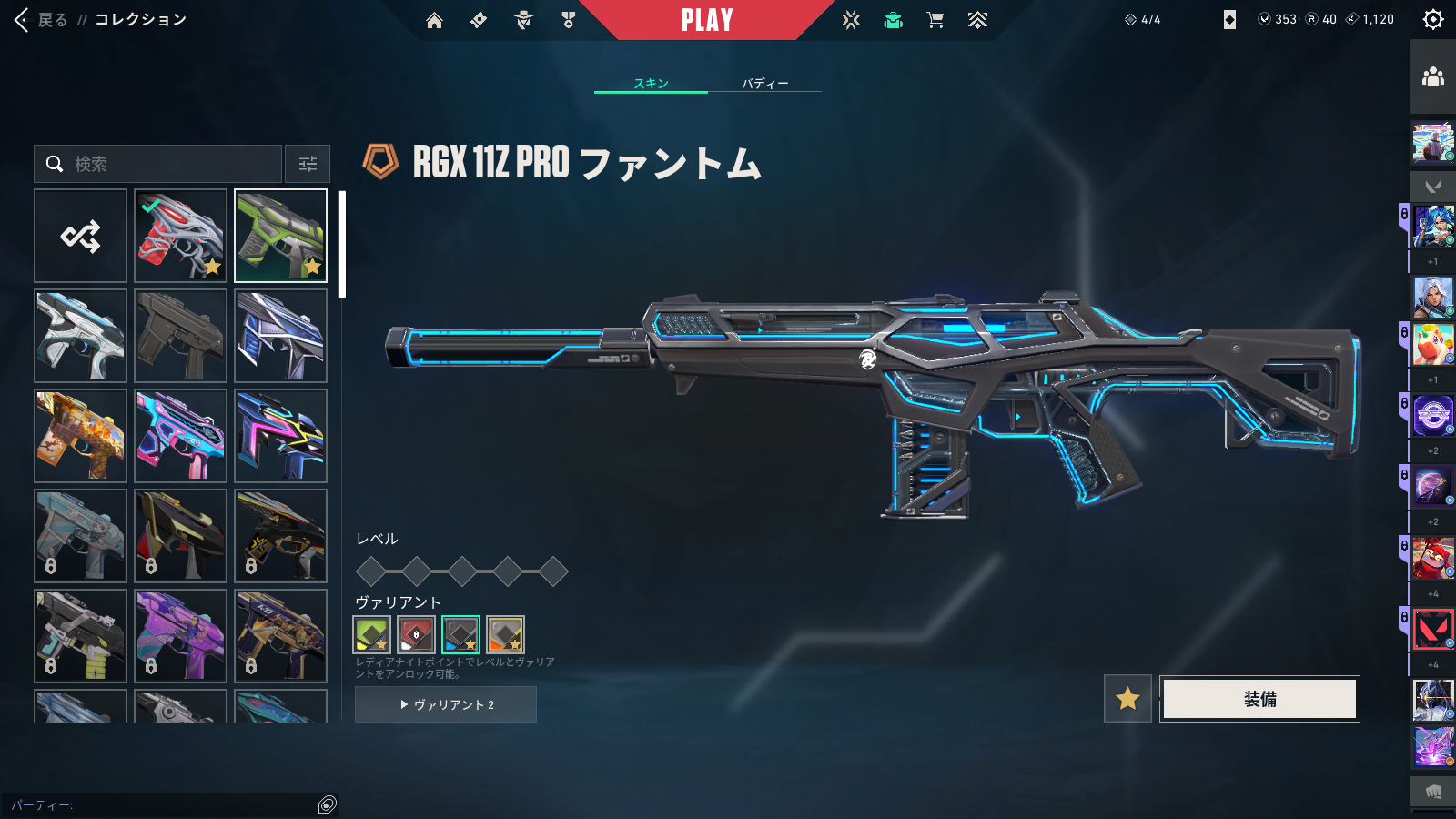Pick the red locked variant swatch

(416, 634)
